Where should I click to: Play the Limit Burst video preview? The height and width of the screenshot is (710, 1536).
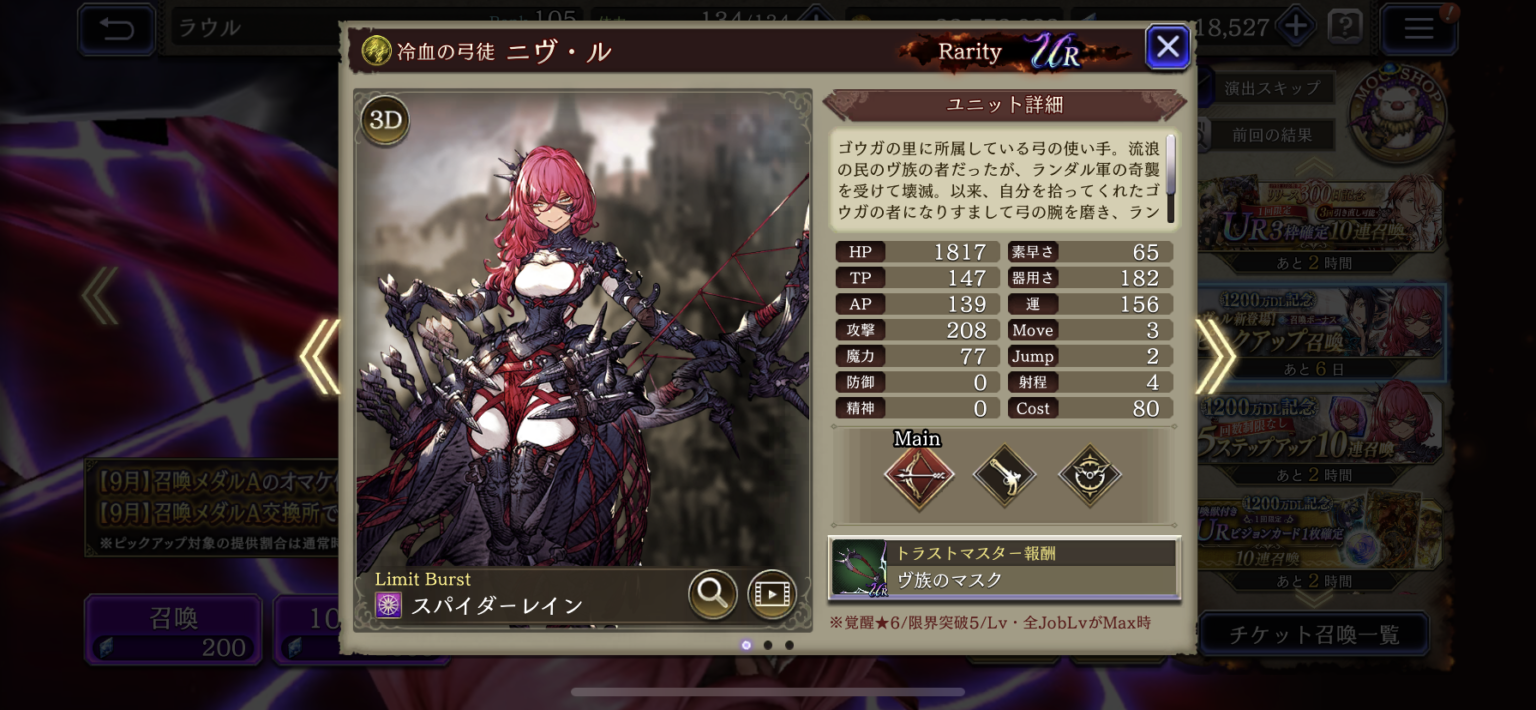(x=771, y=594)
